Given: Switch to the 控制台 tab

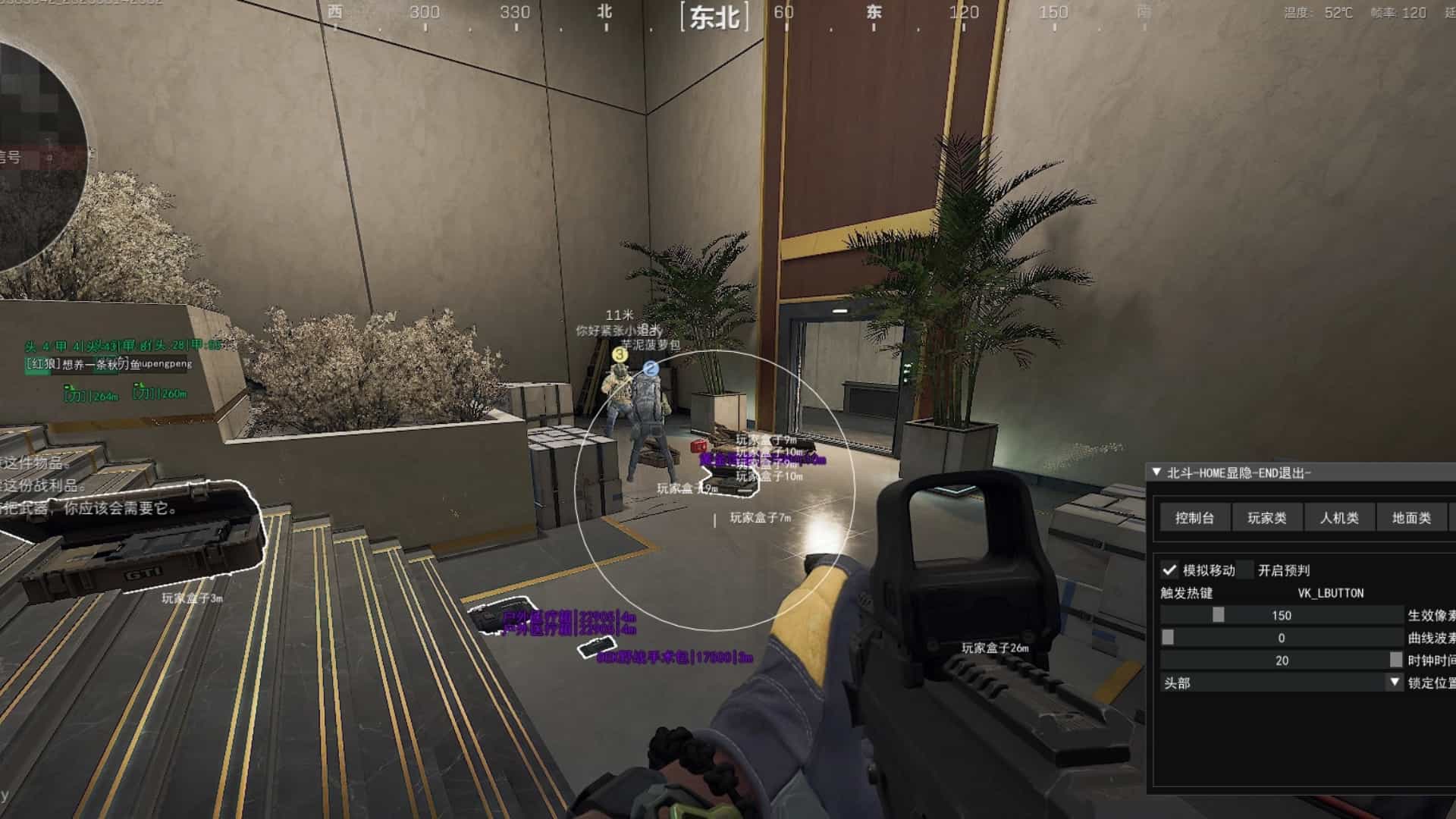Looking at the screenshot, I should [x=1194, y=518].
